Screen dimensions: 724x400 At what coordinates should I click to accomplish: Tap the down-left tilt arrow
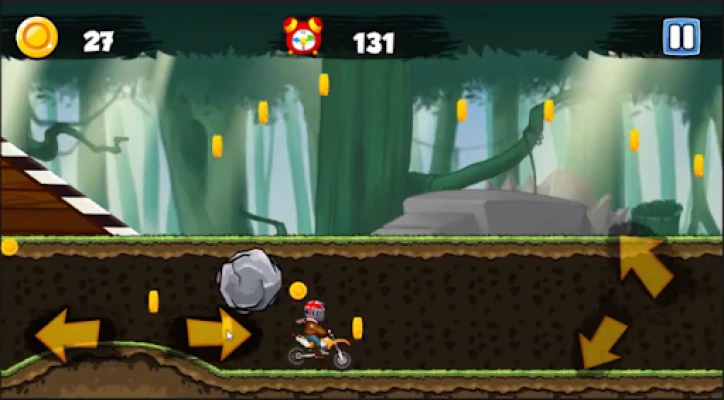pyautogui.click(x=602, y=342)
